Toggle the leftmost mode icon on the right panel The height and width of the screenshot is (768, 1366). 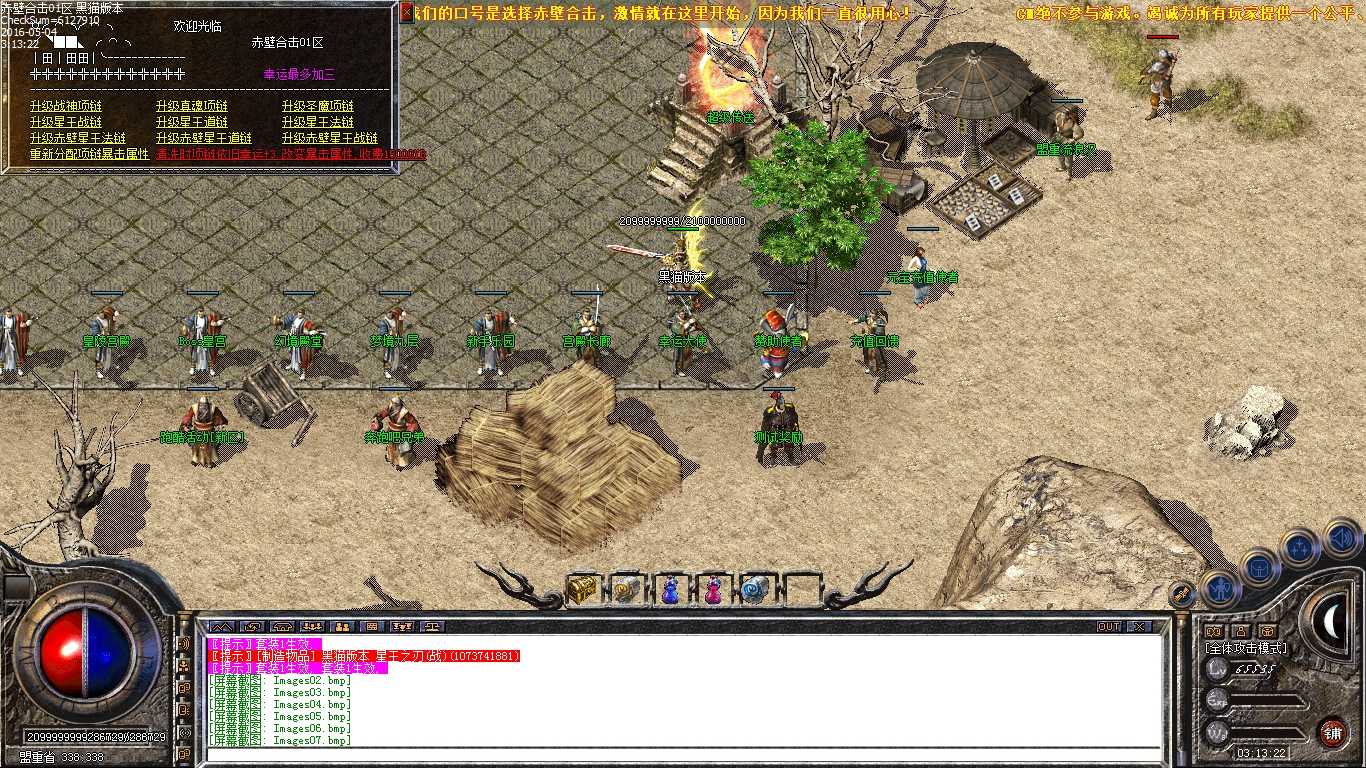point(1214,631)
